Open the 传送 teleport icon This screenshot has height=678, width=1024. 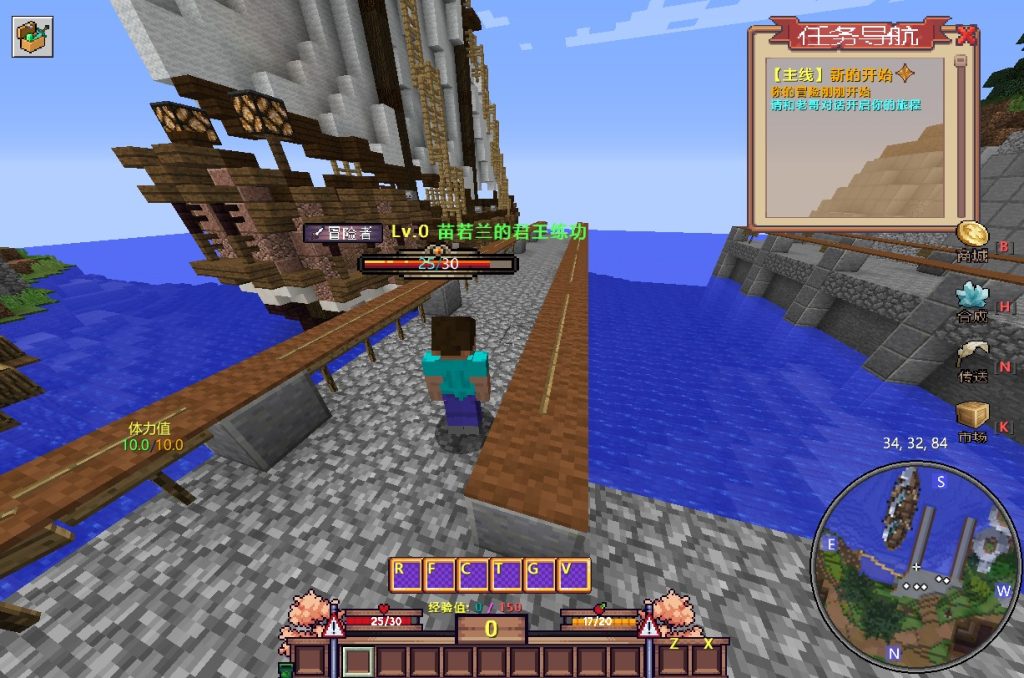click(972, 355)
